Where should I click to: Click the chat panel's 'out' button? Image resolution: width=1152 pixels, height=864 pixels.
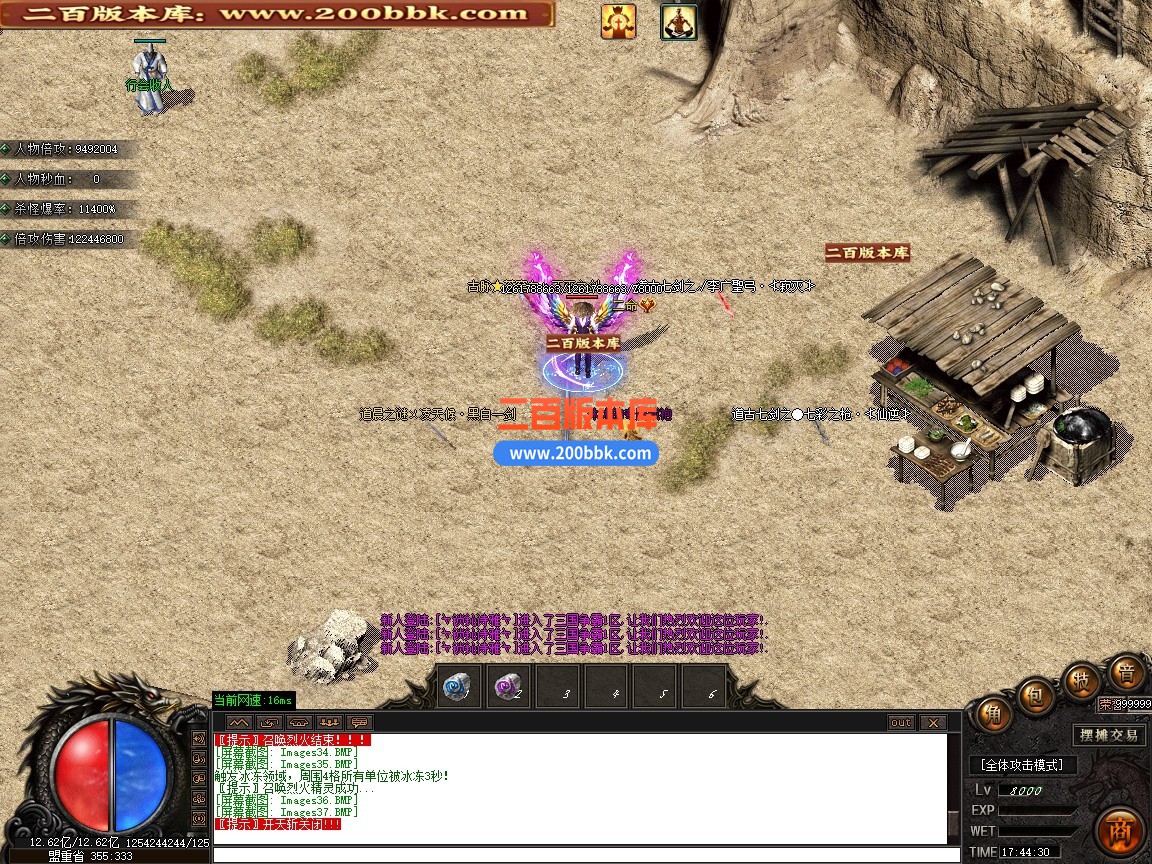(901, 722)
